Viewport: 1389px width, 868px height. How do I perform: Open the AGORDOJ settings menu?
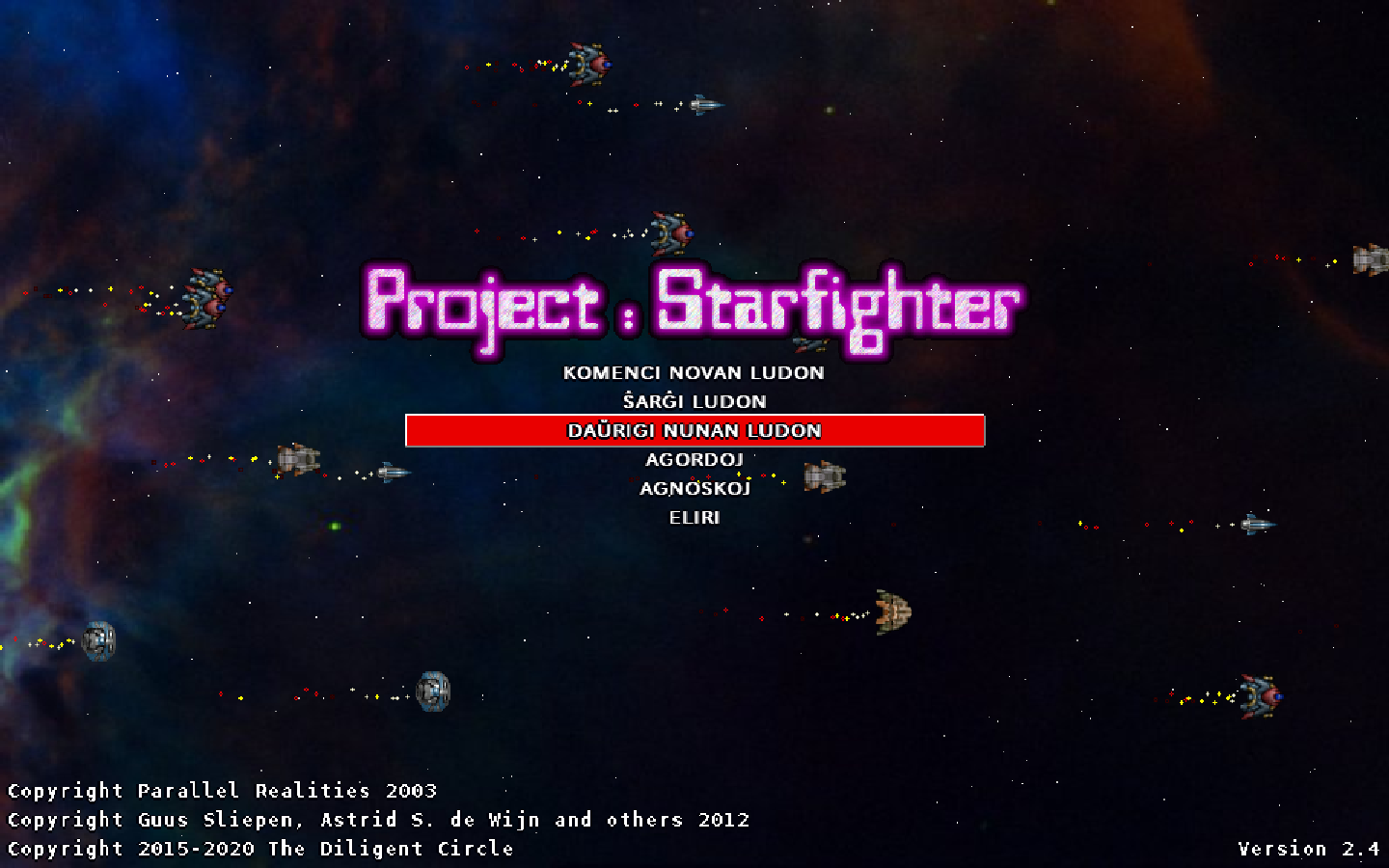[x=694, y=460]
